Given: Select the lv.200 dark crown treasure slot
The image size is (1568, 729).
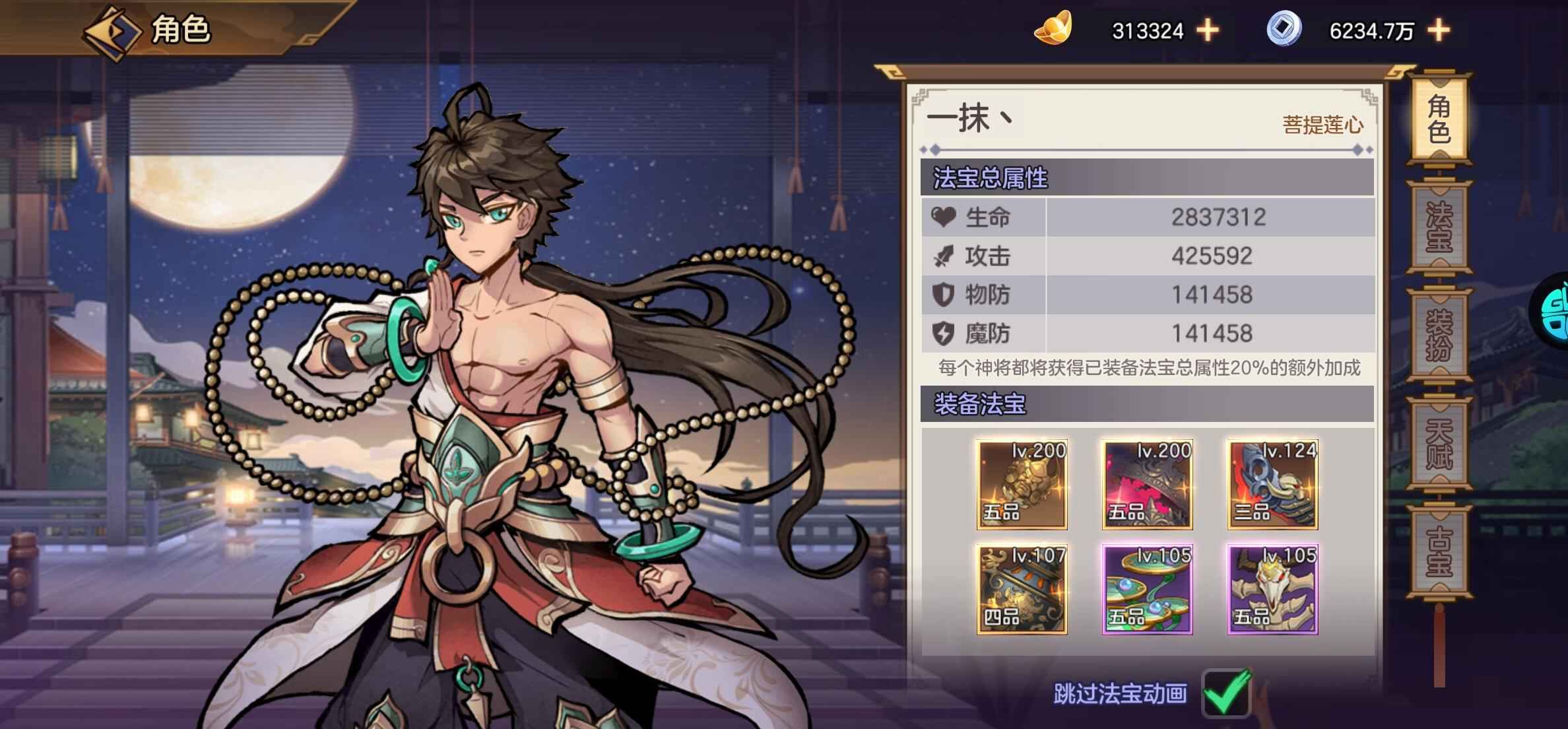Looking at the screenshot, I should coord(1147,485).
